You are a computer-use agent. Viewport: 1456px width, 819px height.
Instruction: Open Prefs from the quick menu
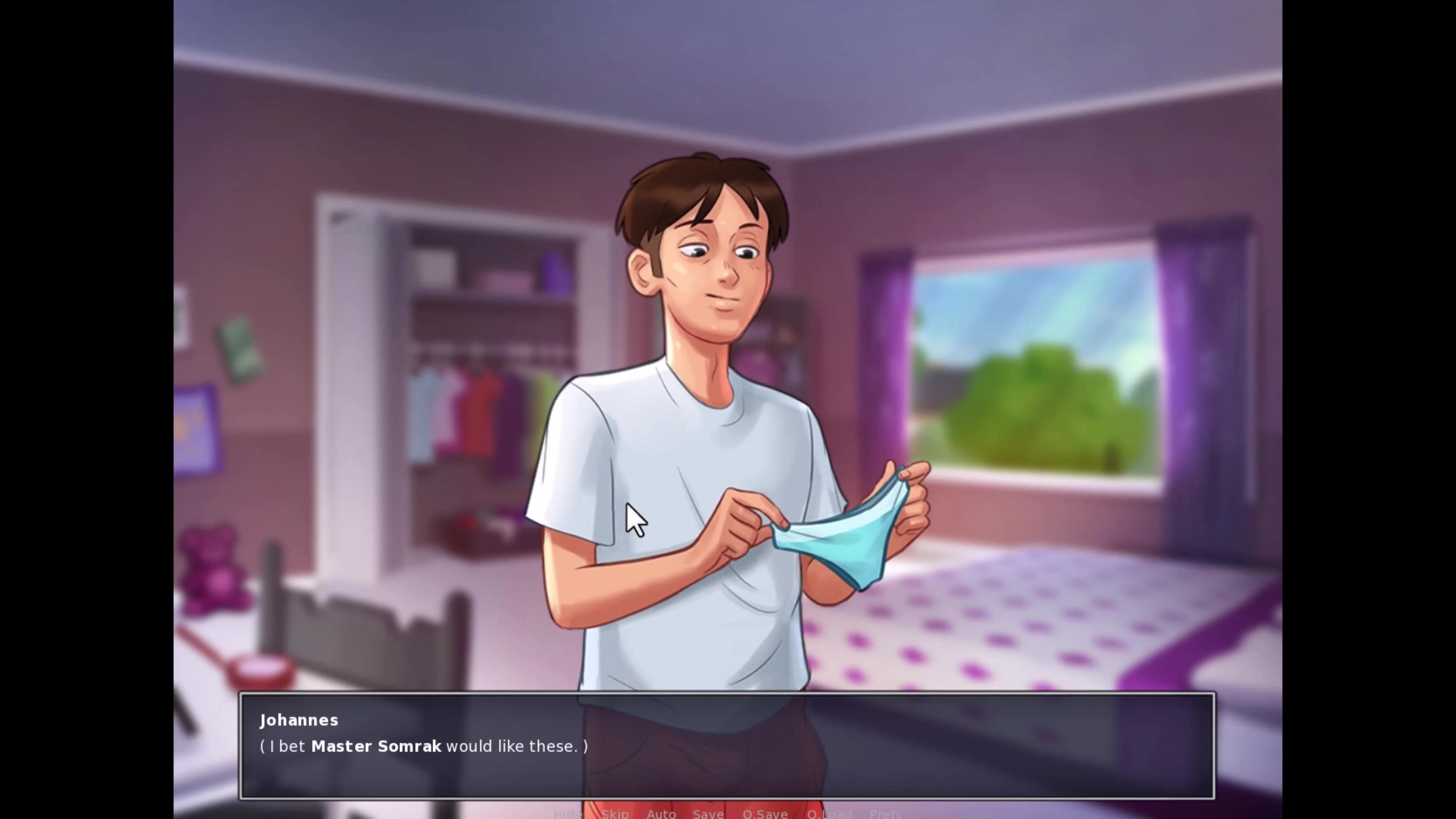pos(885,813)
